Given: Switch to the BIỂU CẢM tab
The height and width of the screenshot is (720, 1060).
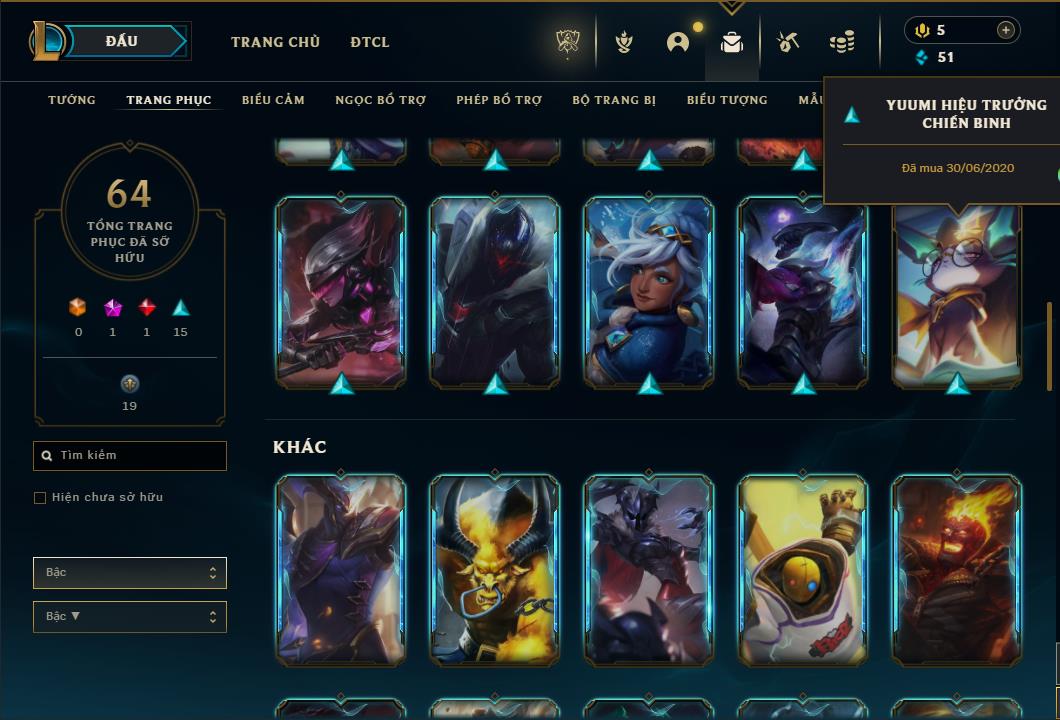Looking at the screenshot, I should pyautogui.click(x=273, y=100).
